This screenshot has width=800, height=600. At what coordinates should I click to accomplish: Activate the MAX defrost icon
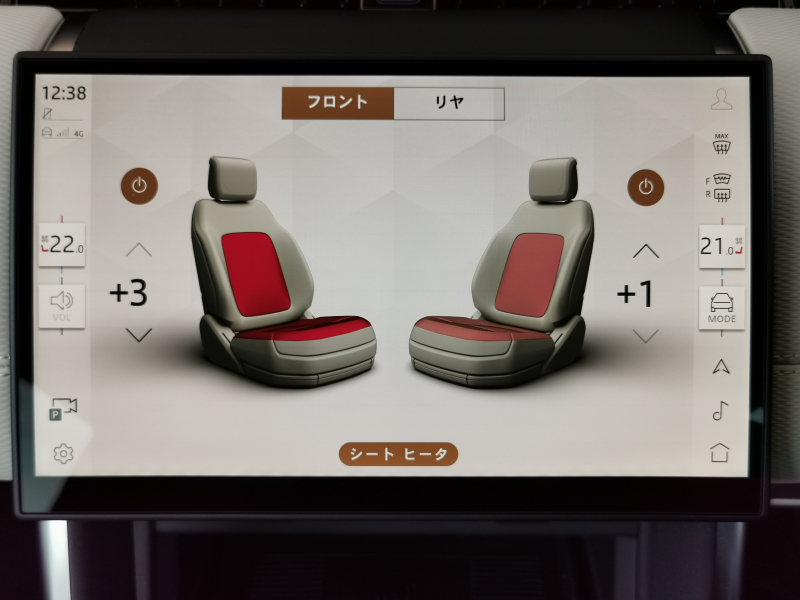[720, 143]
